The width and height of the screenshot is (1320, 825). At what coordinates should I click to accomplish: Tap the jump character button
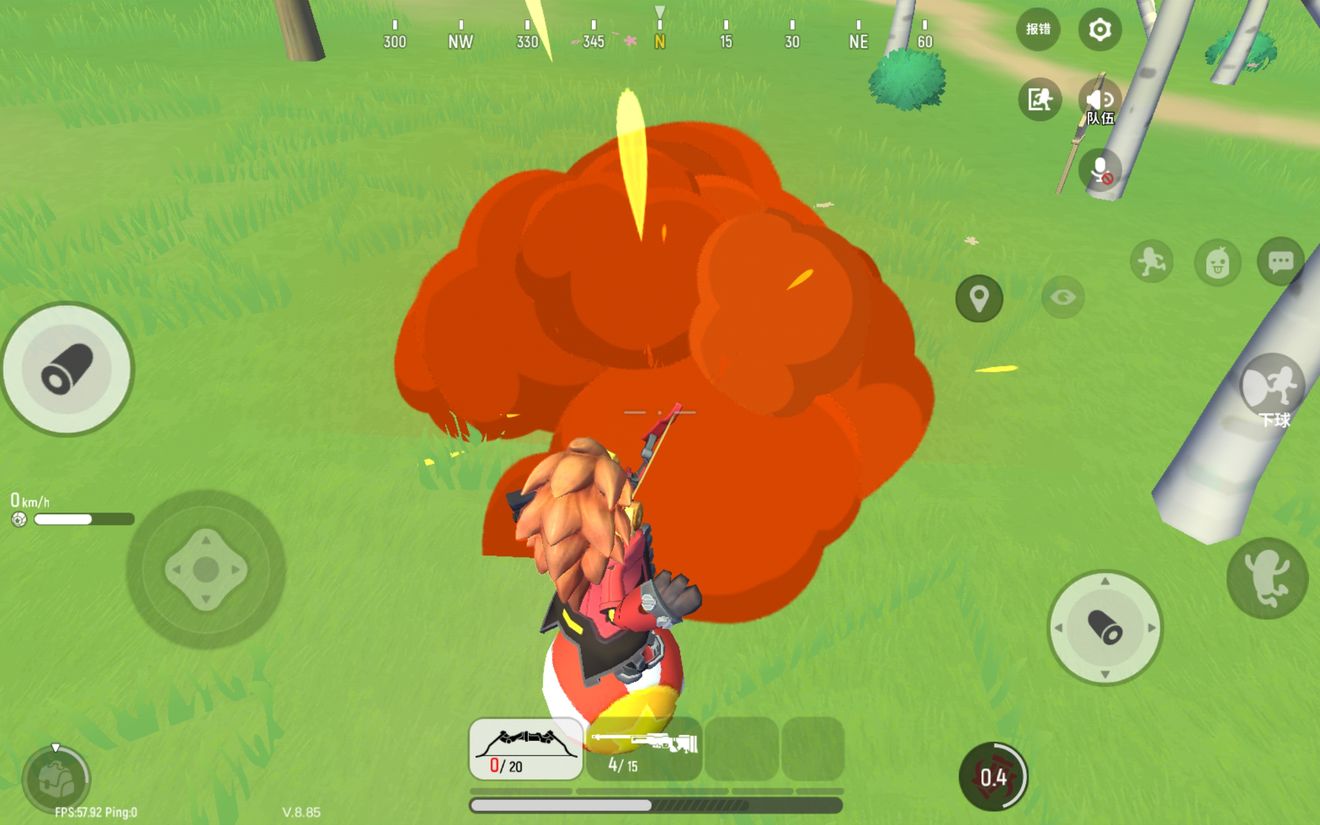click(1267, 578)
